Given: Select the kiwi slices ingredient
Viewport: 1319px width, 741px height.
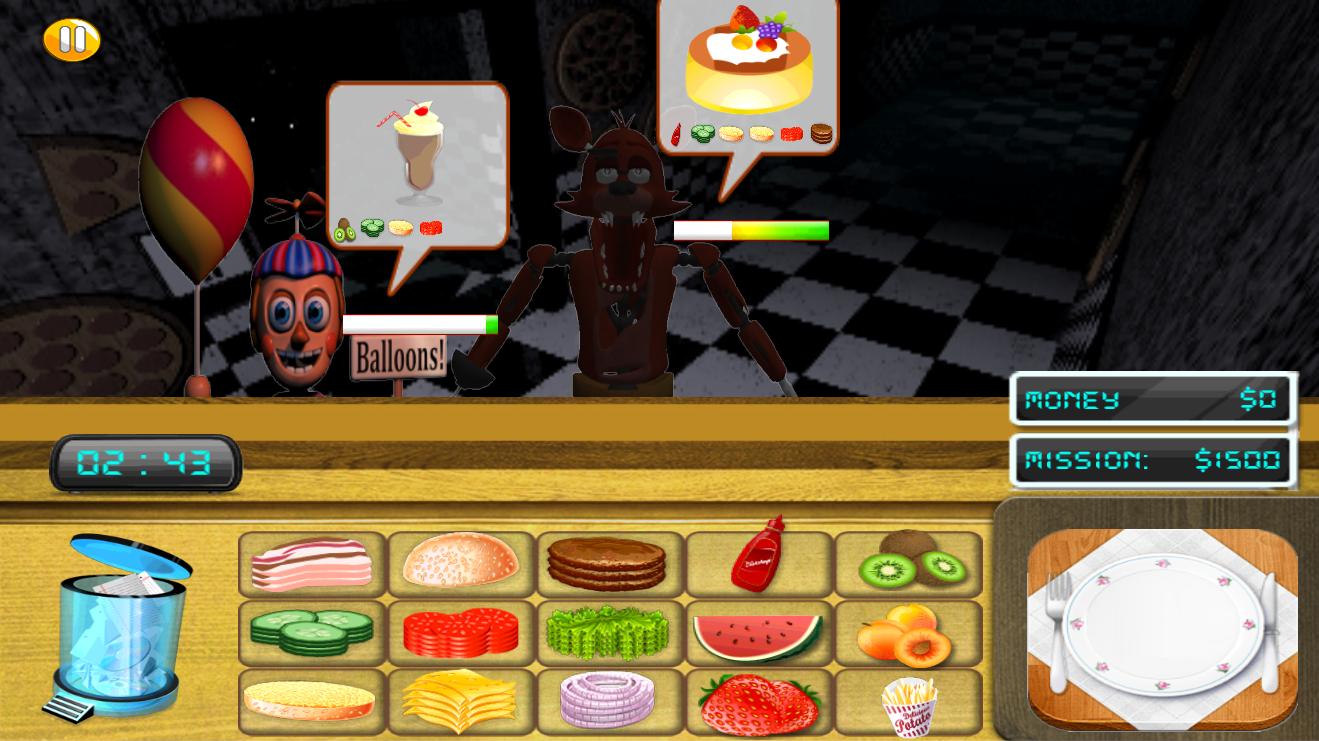Looking at the screenshot, I should [908, 563].
